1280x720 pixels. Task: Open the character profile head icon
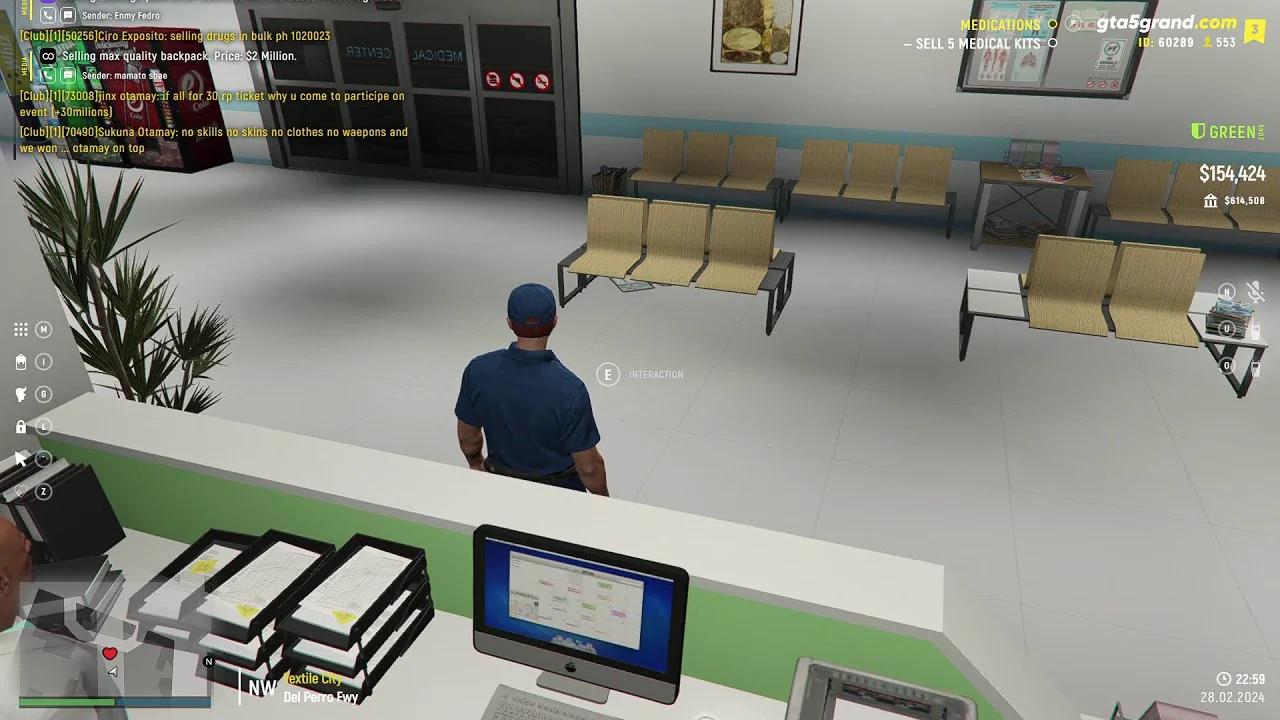coord(19,393)
